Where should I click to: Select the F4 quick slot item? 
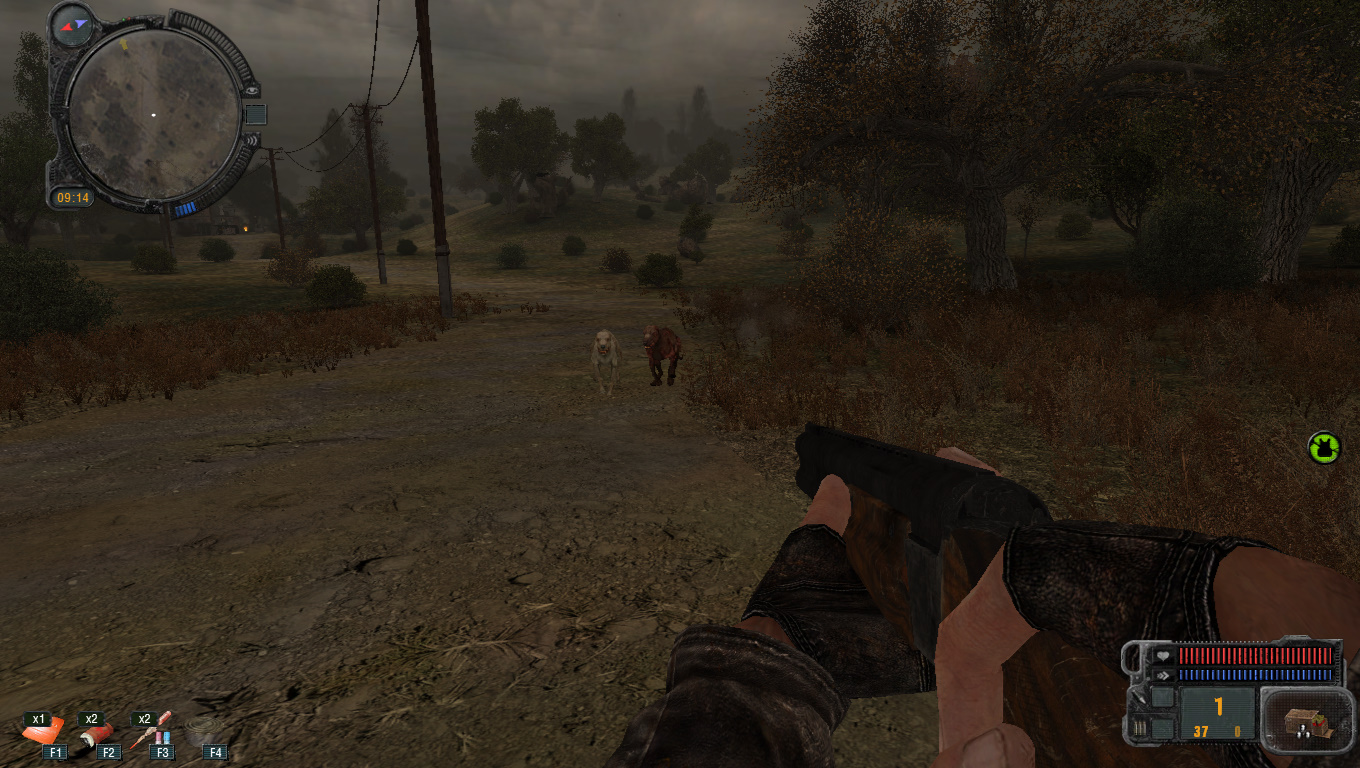206,734
